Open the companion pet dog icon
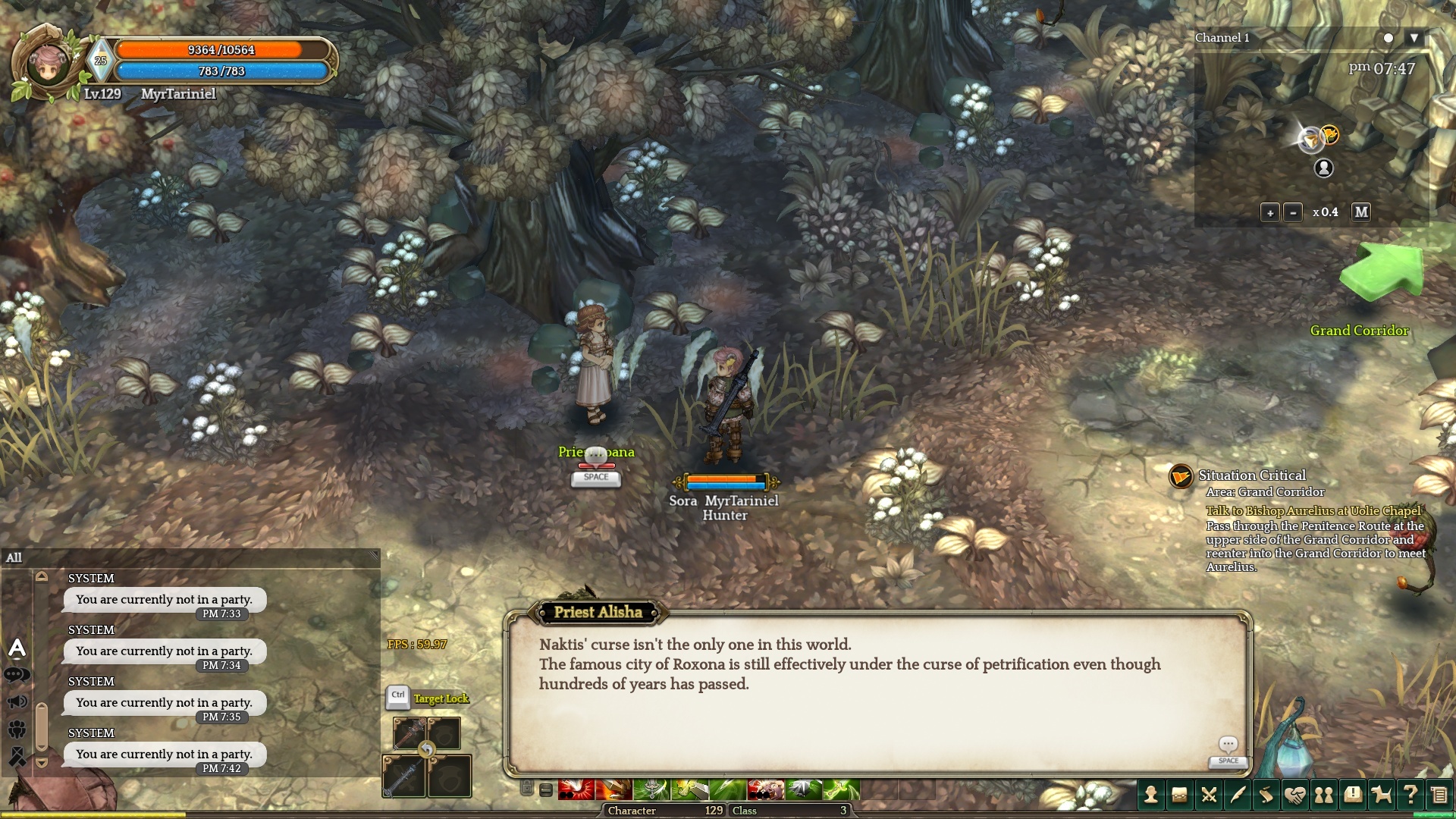 pyautogui.click(x=1382, y=795)
